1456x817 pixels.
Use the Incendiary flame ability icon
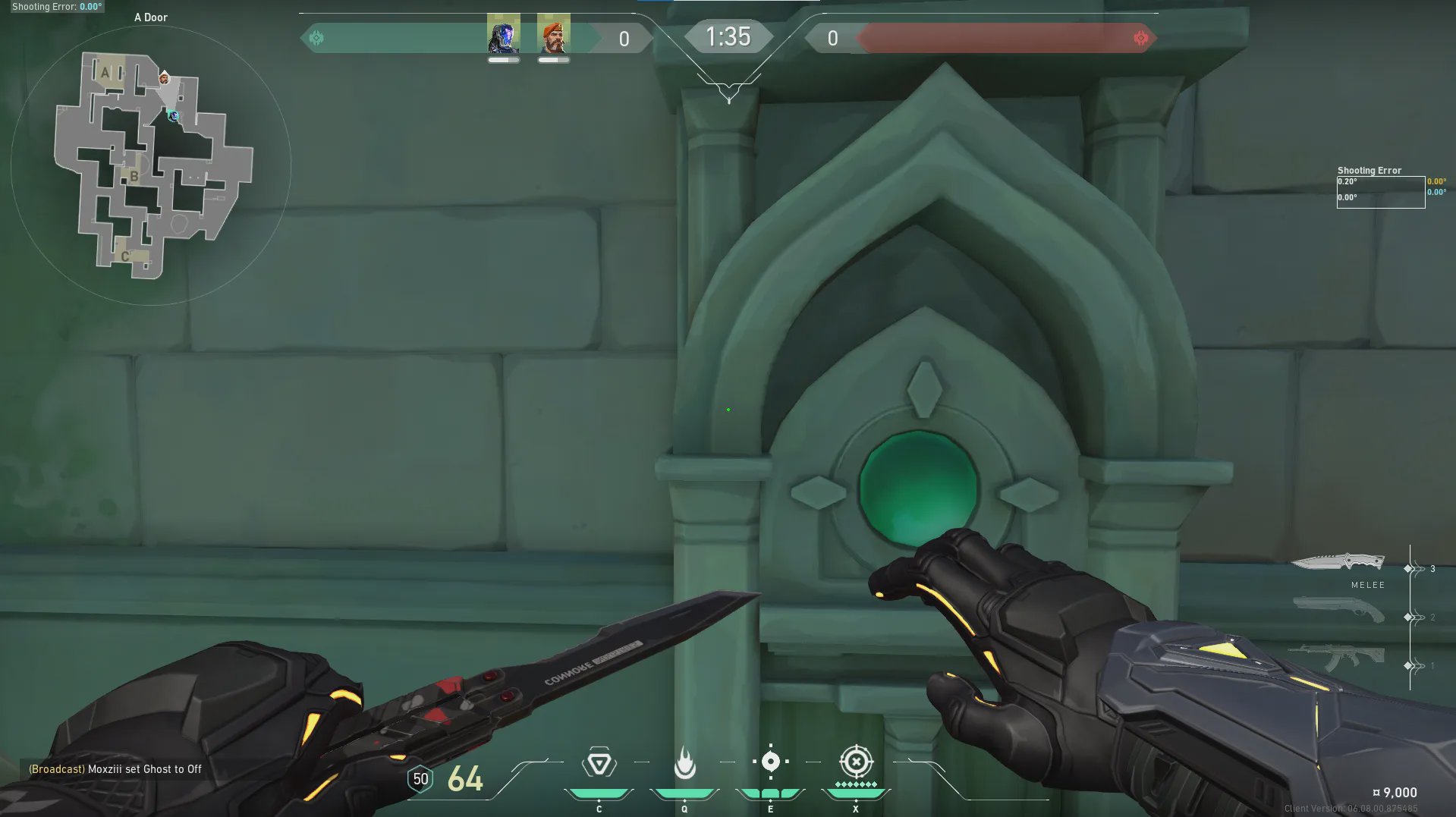point(684,762)
